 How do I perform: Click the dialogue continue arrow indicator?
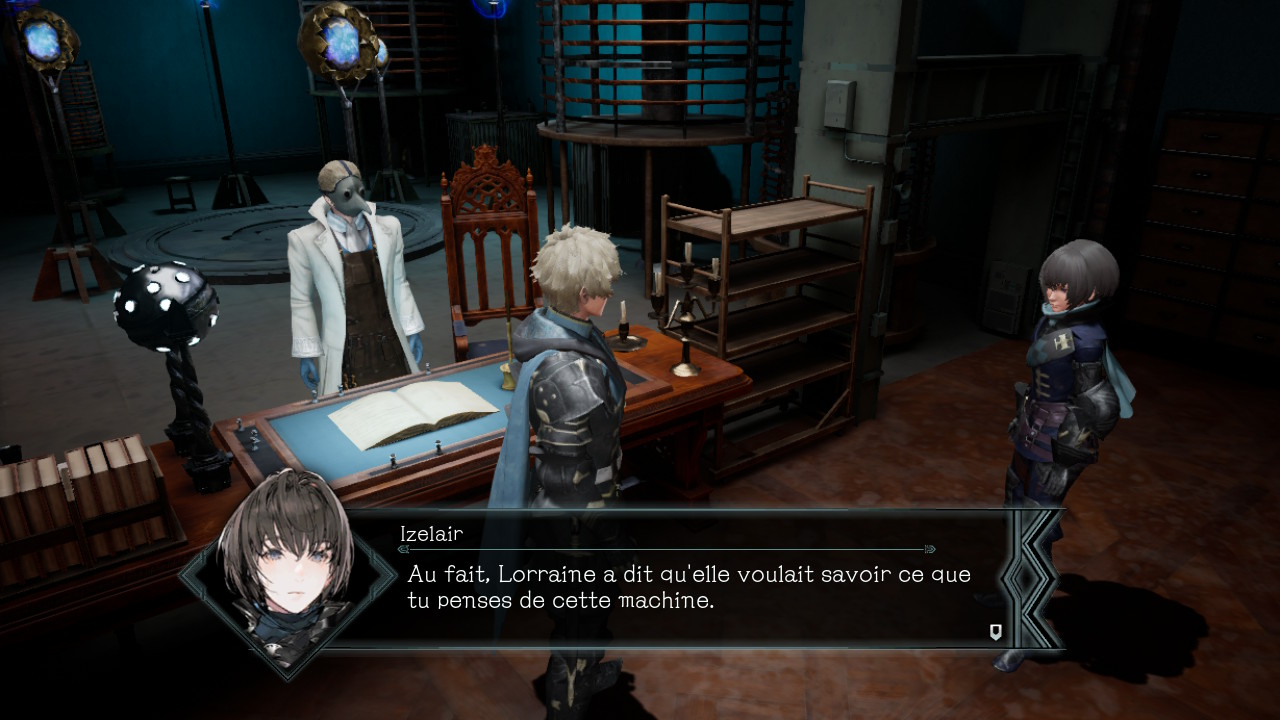tap(995, 631)
